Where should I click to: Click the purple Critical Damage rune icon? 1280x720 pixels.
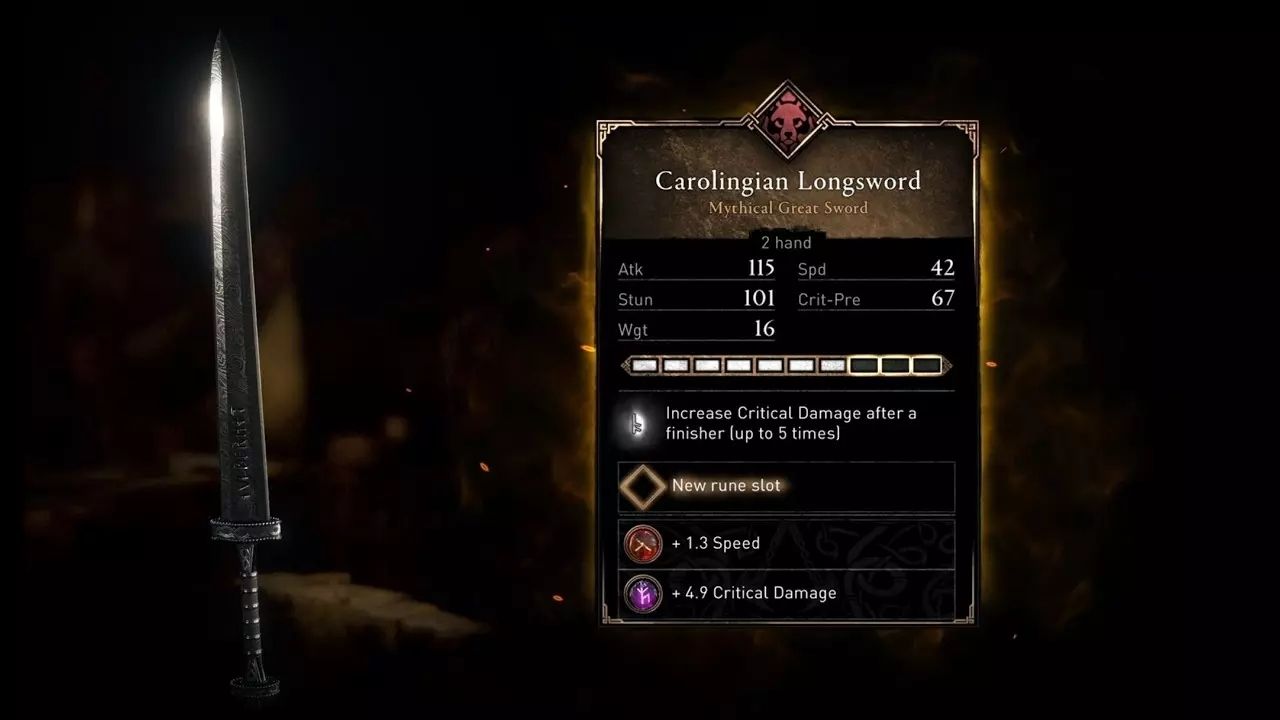(643, 593)
